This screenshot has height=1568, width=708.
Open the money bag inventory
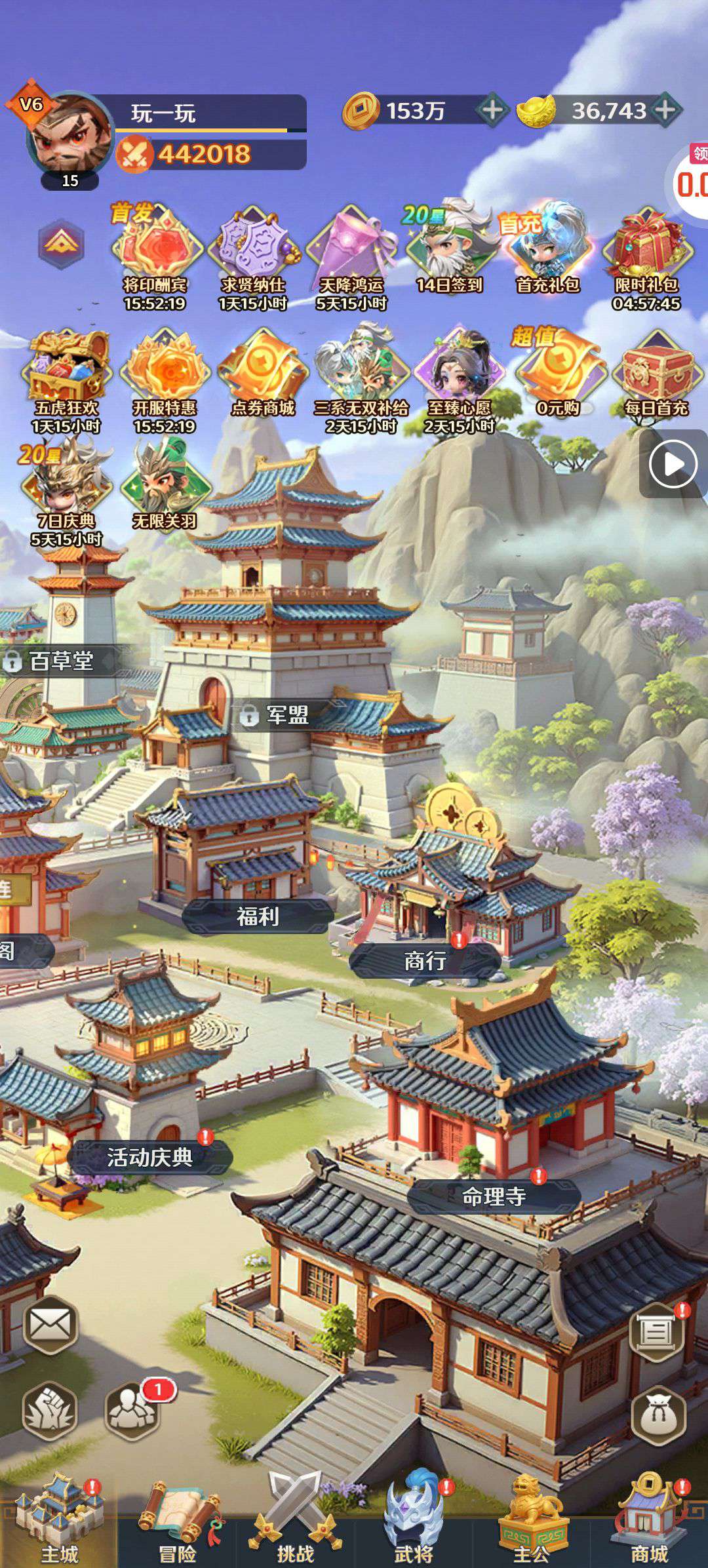tap(658, 1415)
